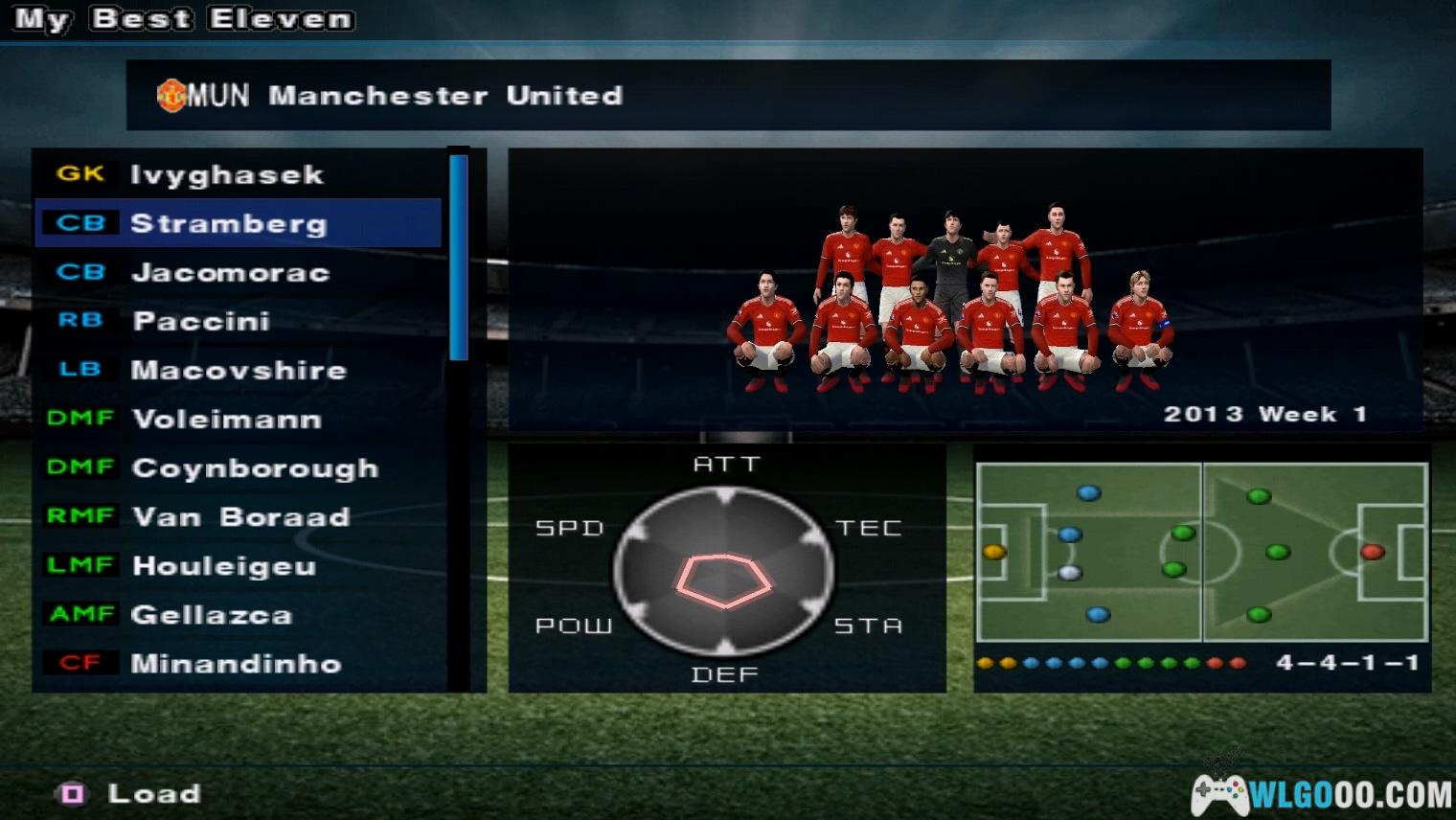Click the 4-4-1-1 formation pitch diagram
This screenshot has height=820, width=1456.
tap(1202, 553)
